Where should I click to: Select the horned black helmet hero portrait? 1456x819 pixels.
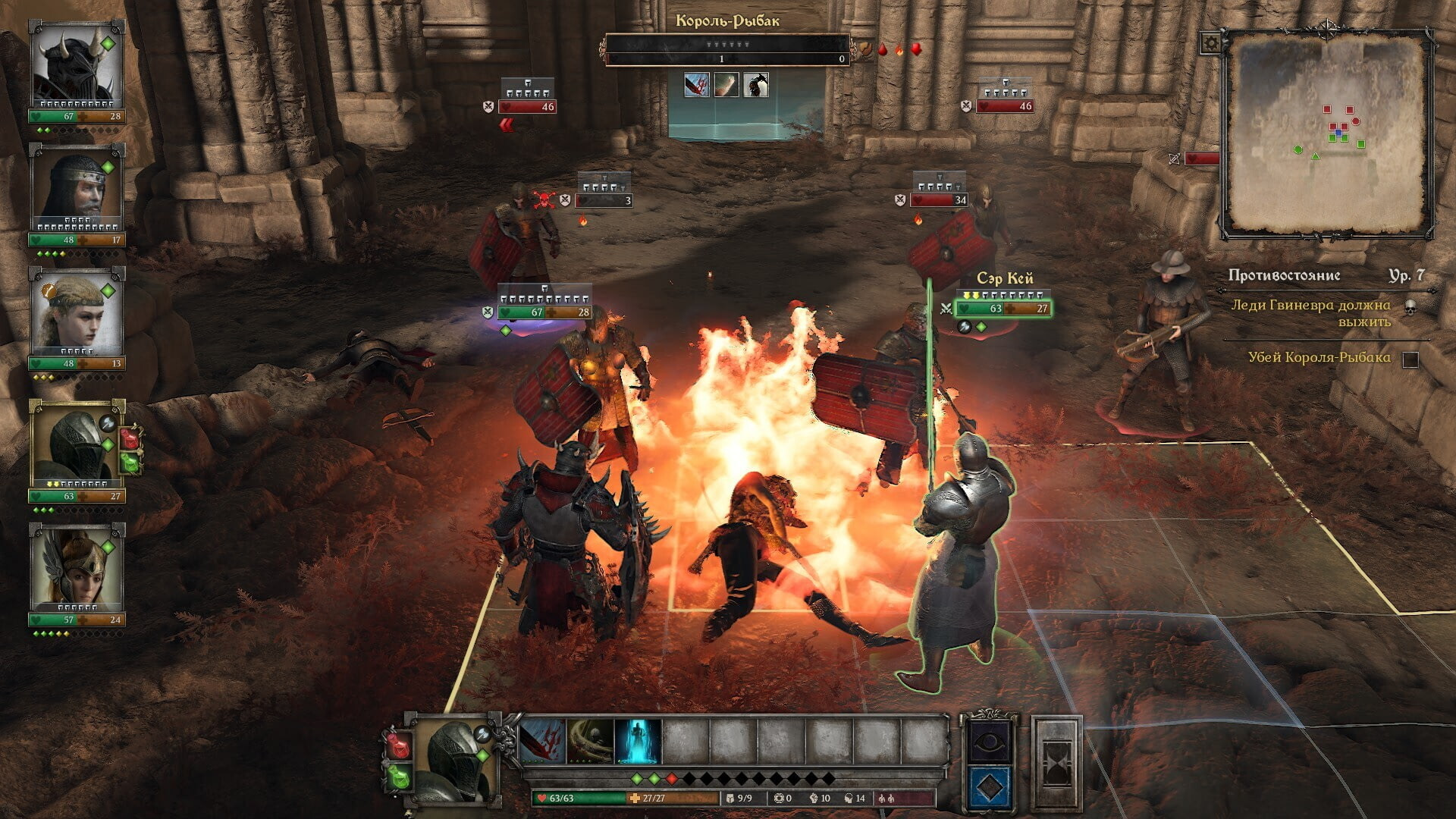tap(76, 64)
